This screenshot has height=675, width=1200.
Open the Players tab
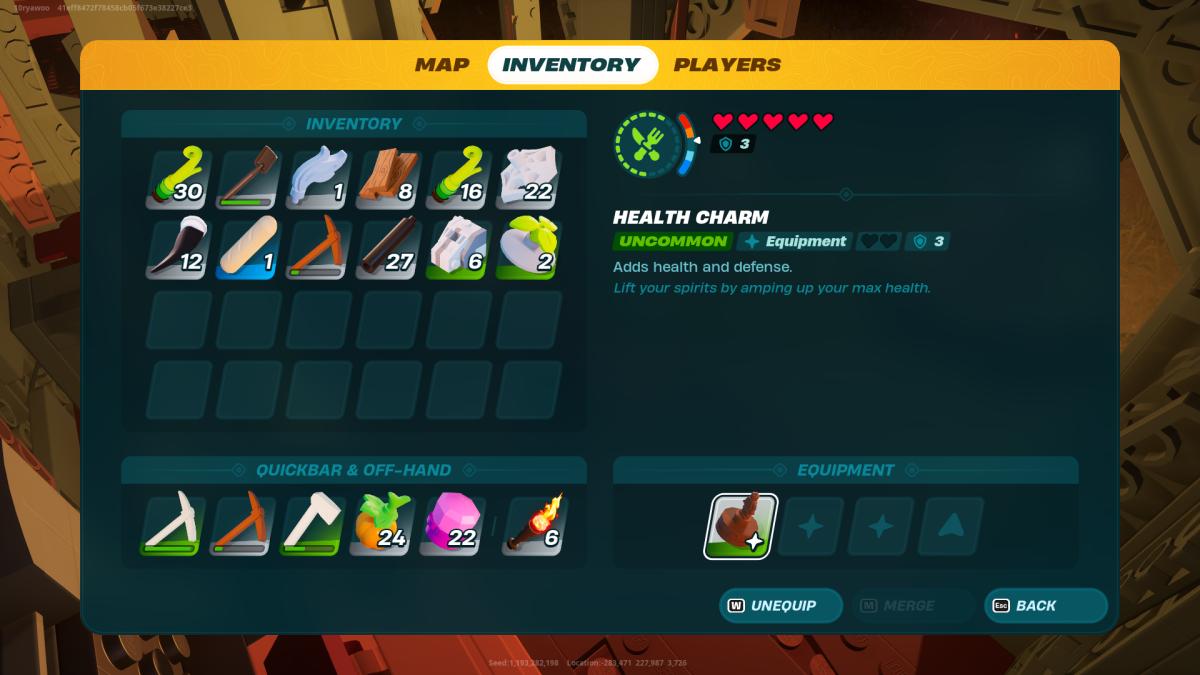727,65
